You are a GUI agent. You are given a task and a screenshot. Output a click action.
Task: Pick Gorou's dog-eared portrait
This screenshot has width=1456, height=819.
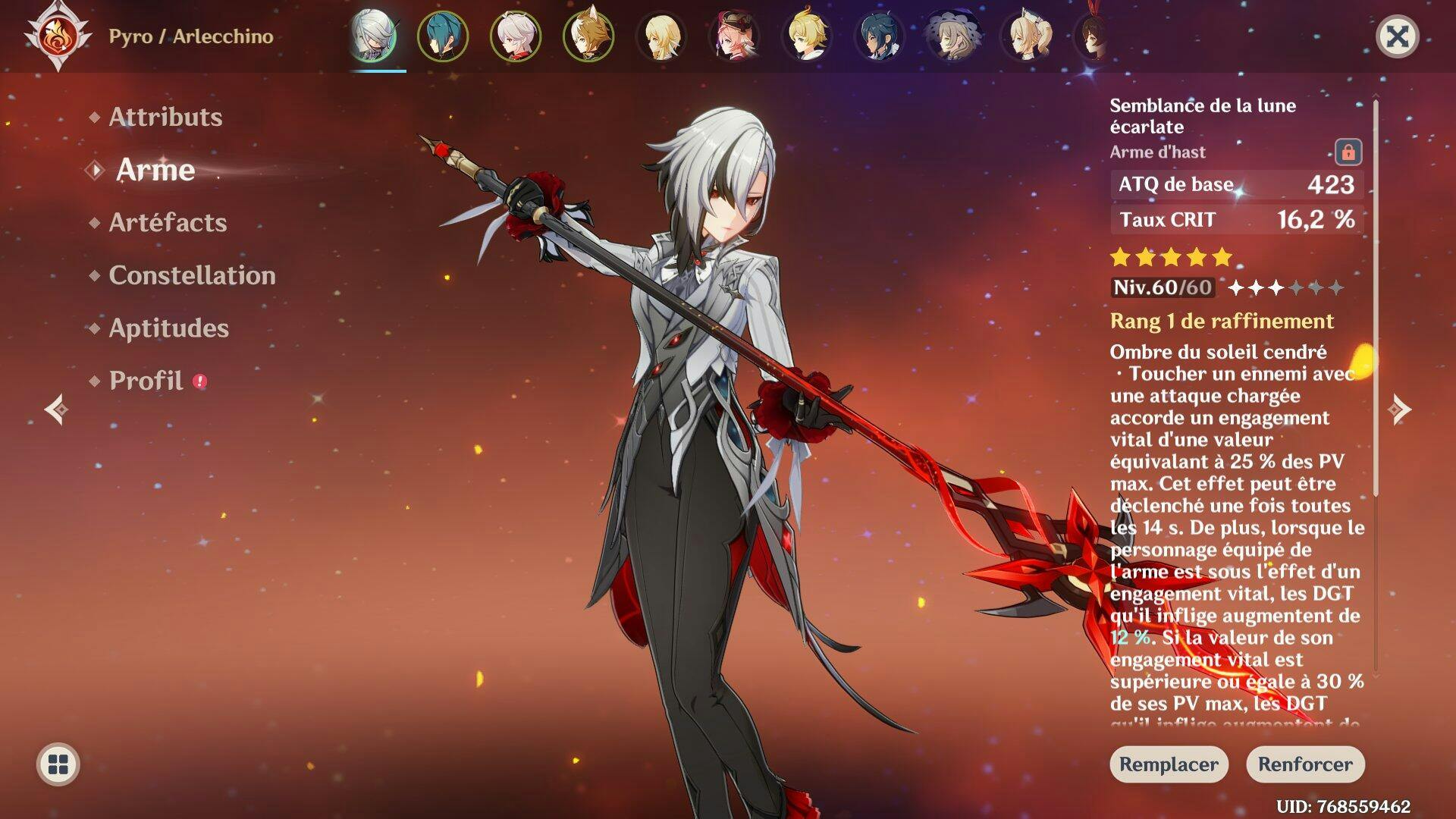coord(588,36)
